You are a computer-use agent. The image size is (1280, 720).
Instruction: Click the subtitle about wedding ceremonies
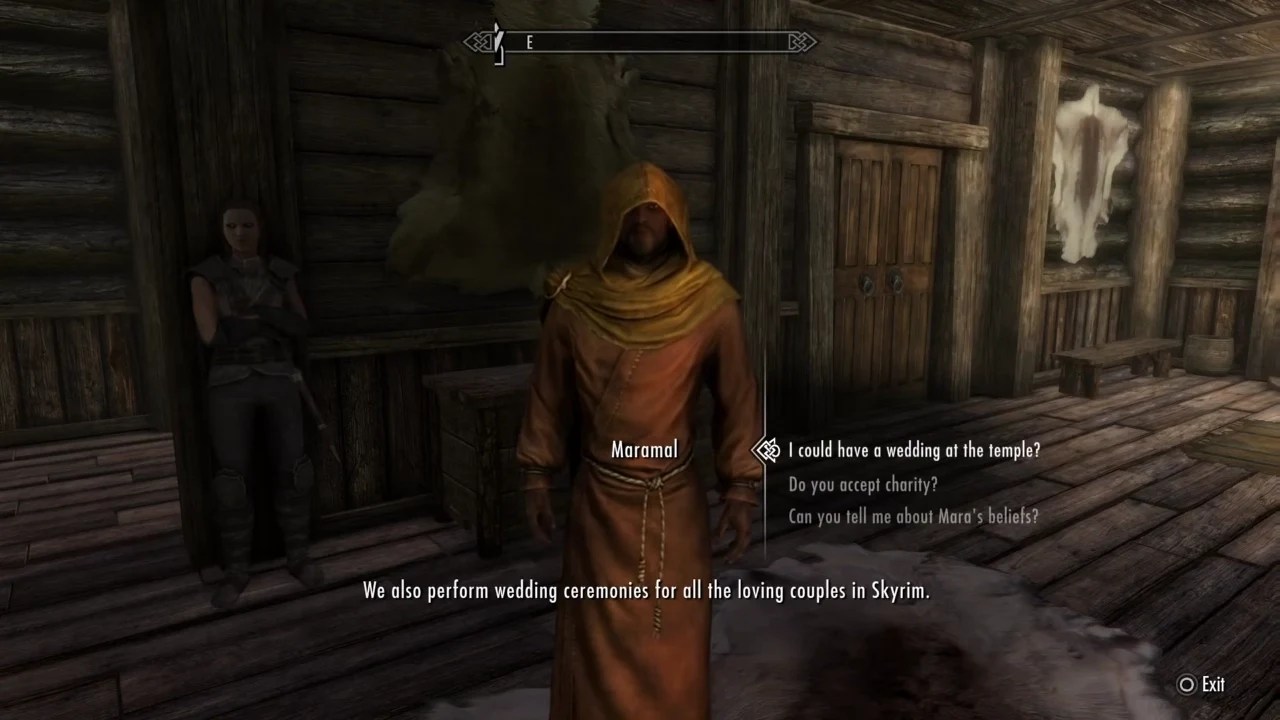click(645, 590)
